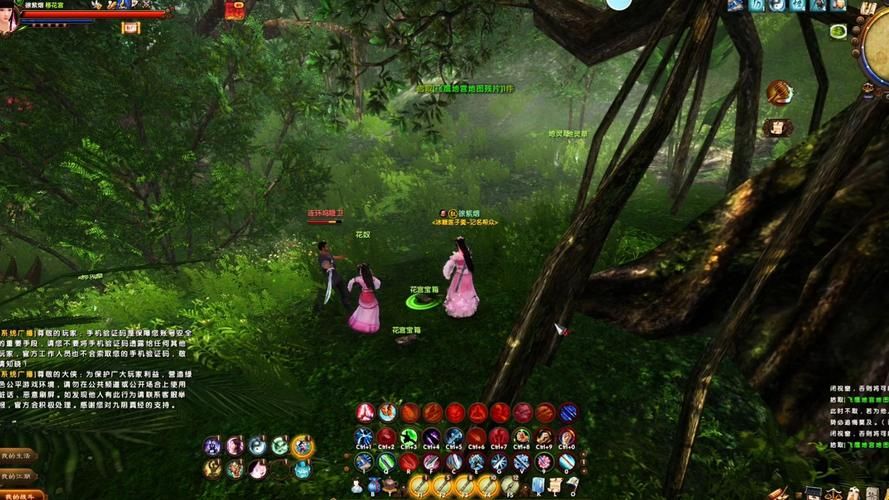Open the red badge icon at top
Screen dimensions: 889x500
pyautogui.click(x=236, y=10)
